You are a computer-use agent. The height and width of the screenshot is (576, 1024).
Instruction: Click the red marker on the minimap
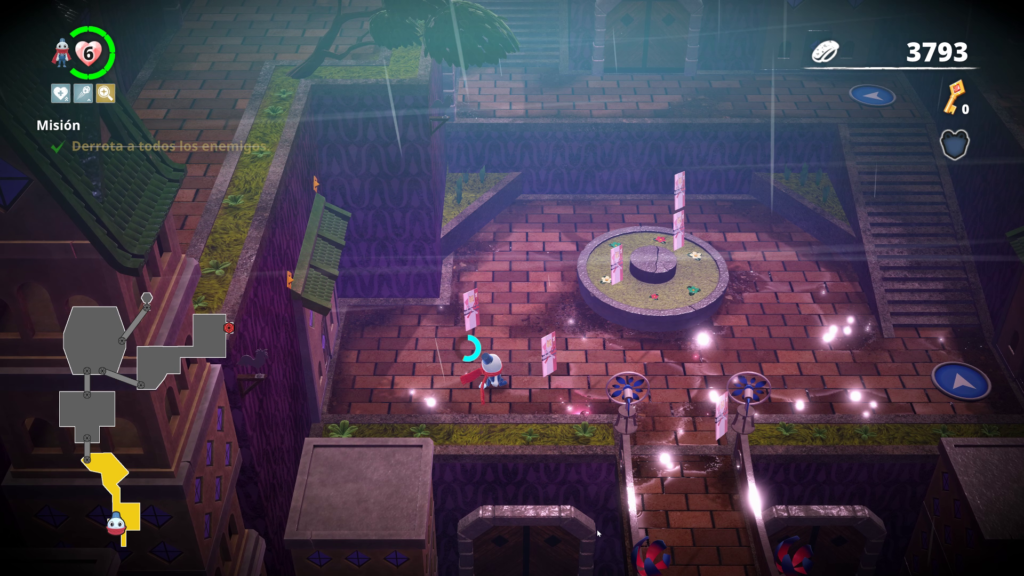tap(229, 327)
